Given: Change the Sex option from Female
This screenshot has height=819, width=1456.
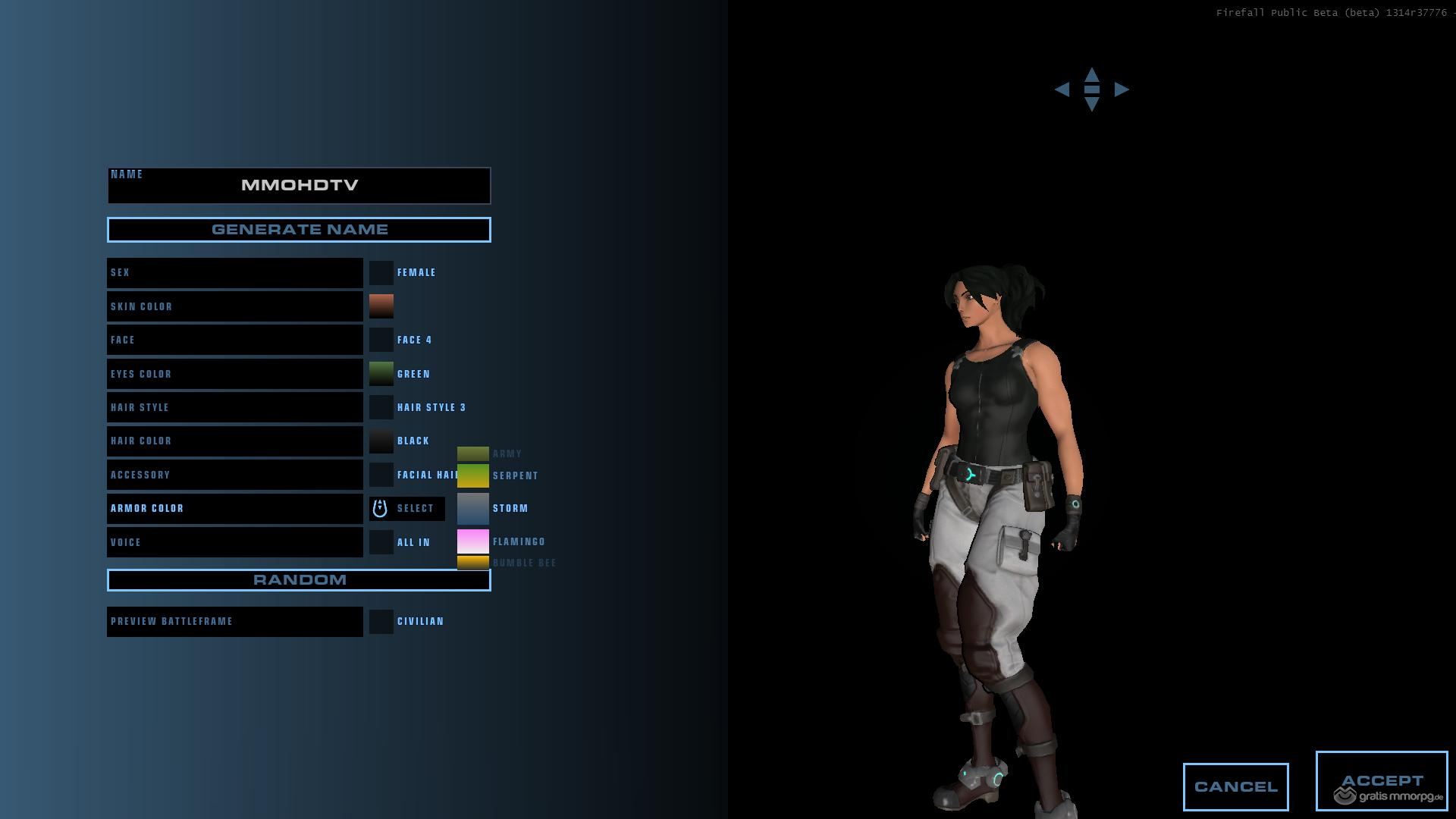Looking at the screenshot, I should pos(381,273).
